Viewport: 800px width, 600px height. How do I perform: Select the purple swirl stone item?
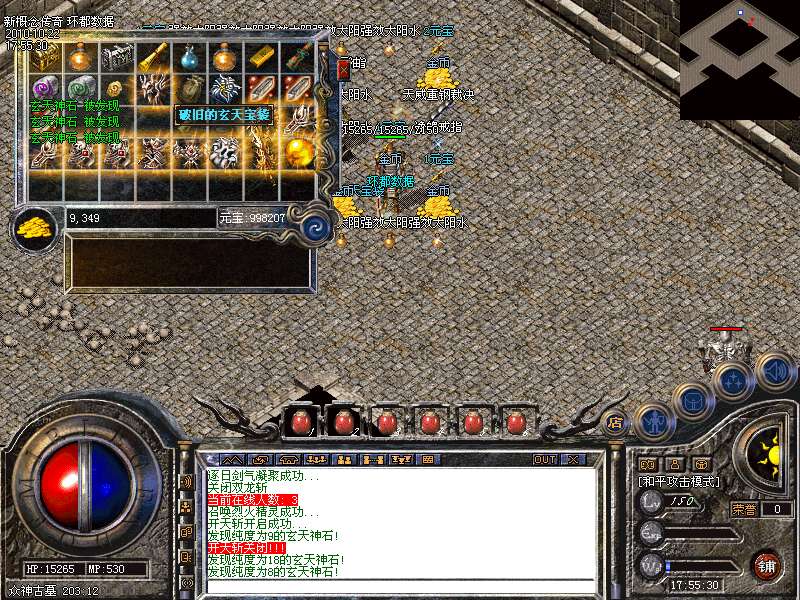46,88
